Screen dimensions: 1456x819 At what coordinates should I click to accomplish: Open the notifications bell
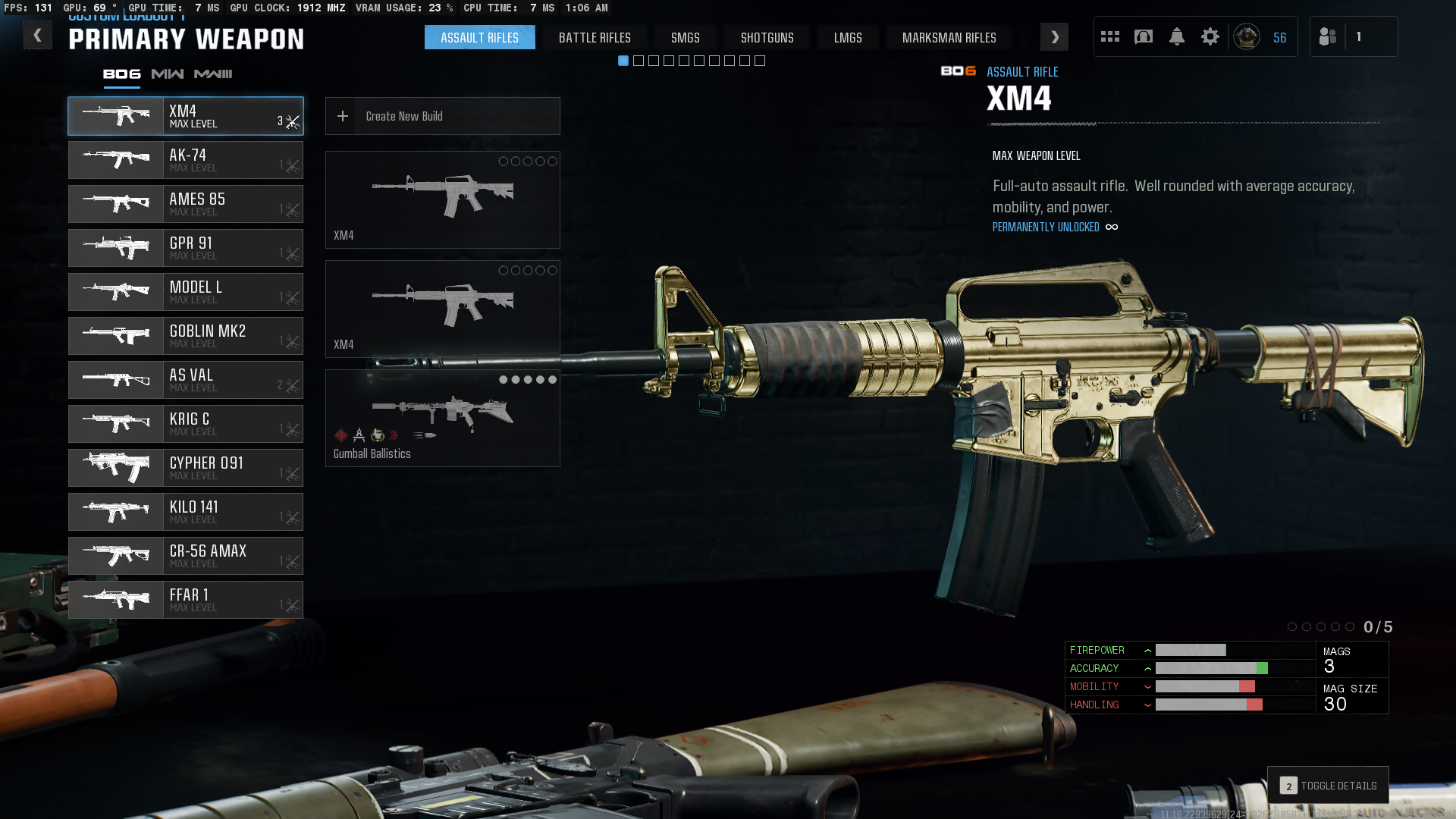[1177, 36]
